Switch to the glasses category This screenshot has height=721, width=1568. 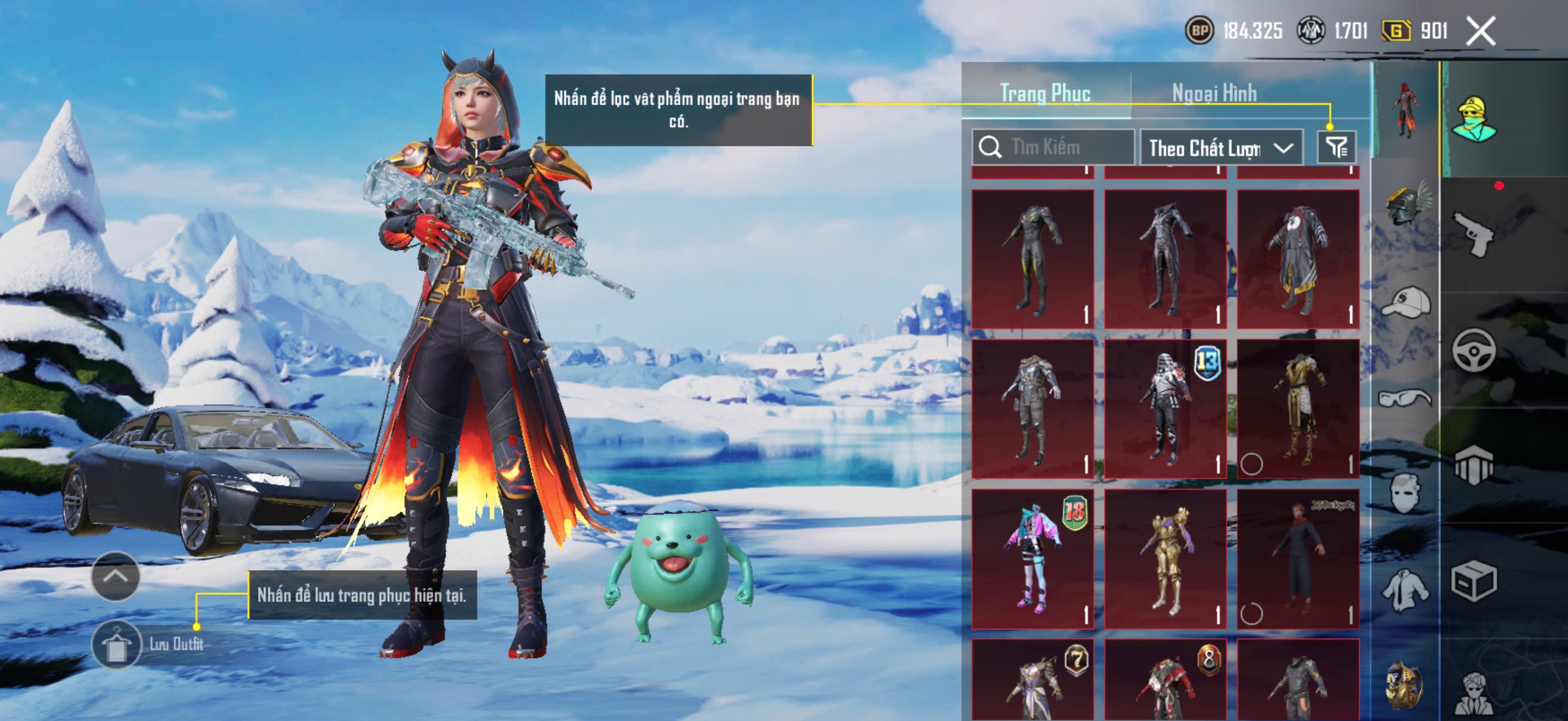(1406, 399)
